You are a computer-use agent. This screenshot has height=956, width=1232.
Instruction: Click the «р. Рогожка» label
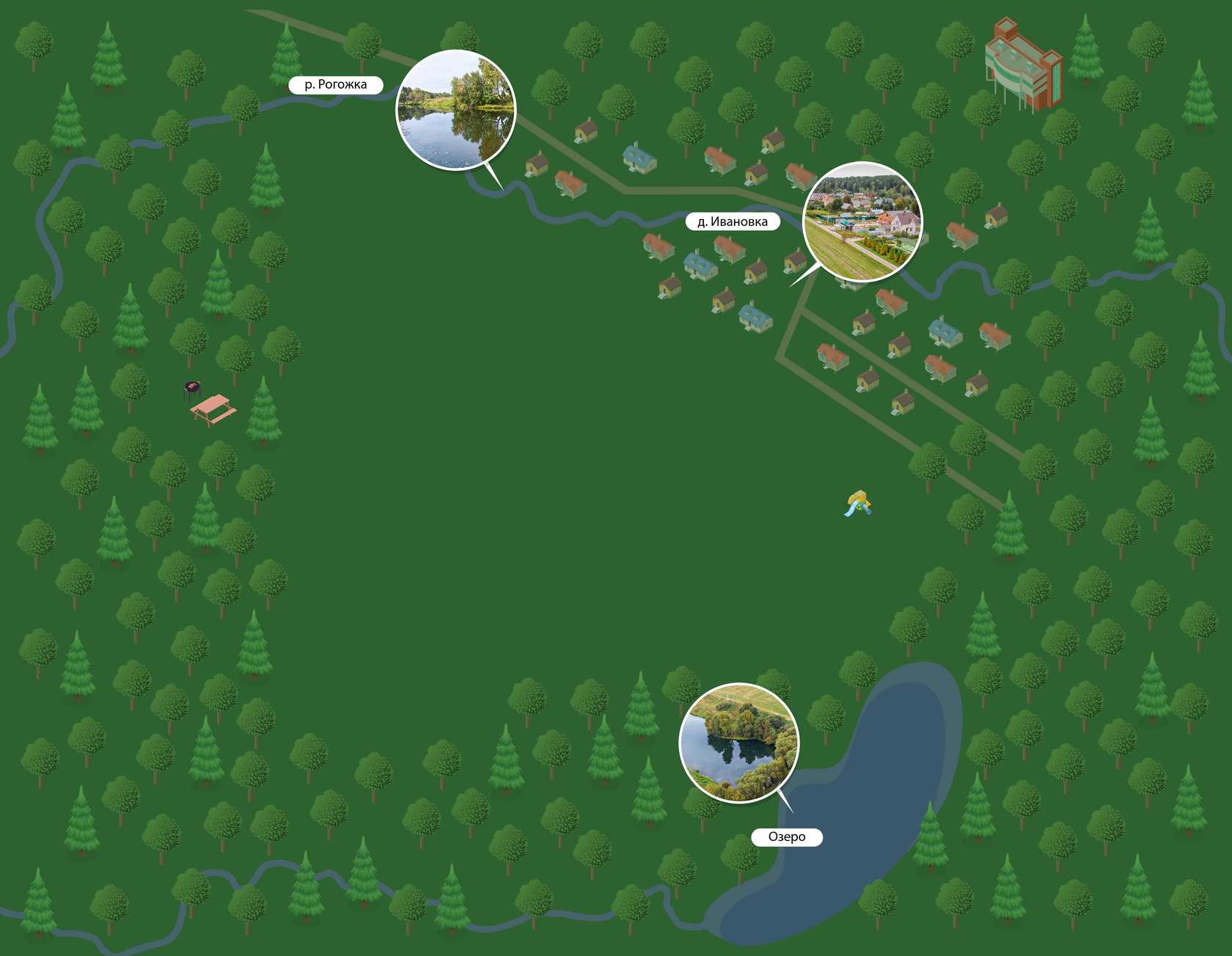coord(335,85)
